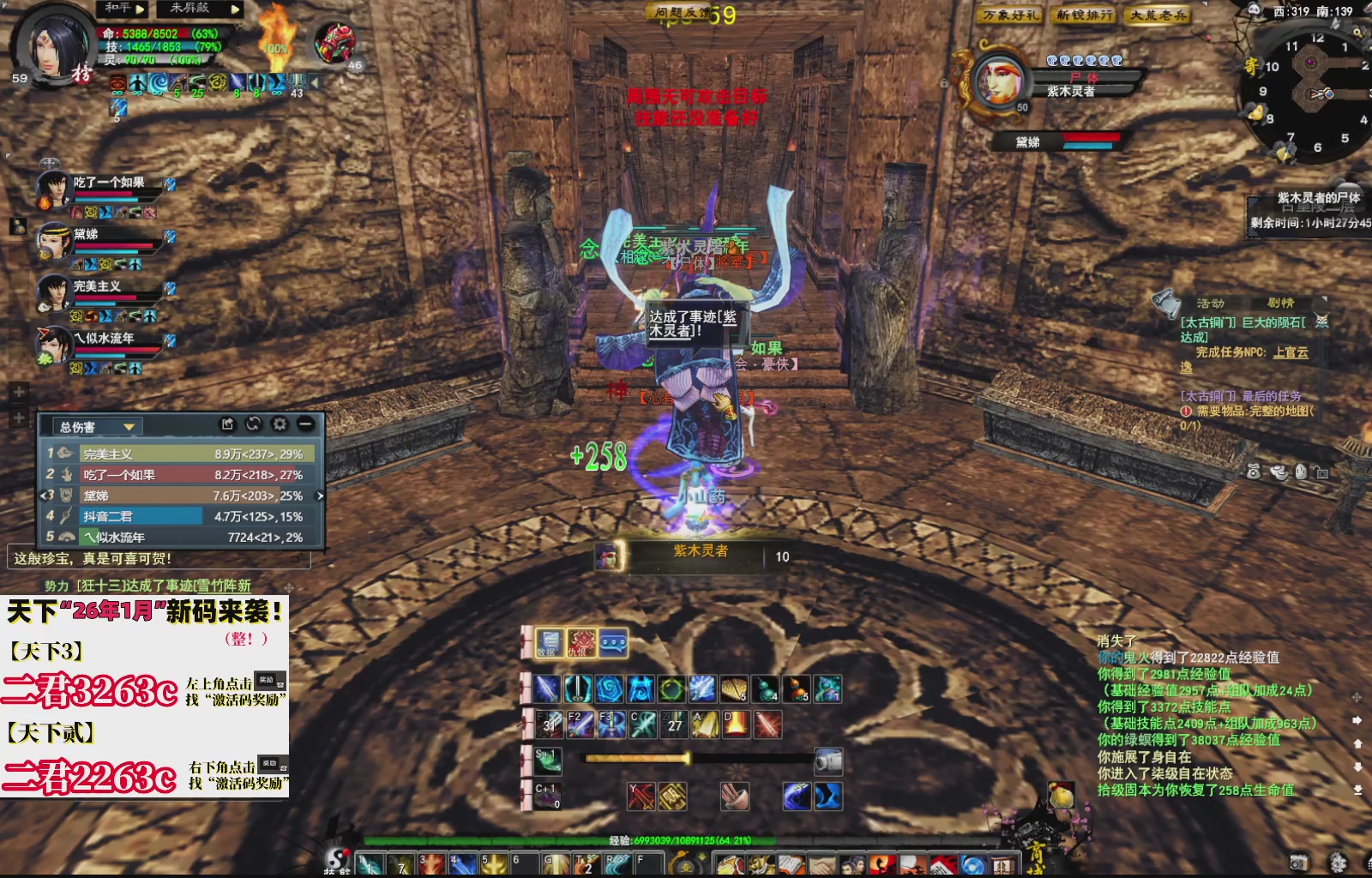Image resolution: width=1372 pixels, height=878 pixels.
Task: Open the damage meter settings gear
Action: (278, 425)
